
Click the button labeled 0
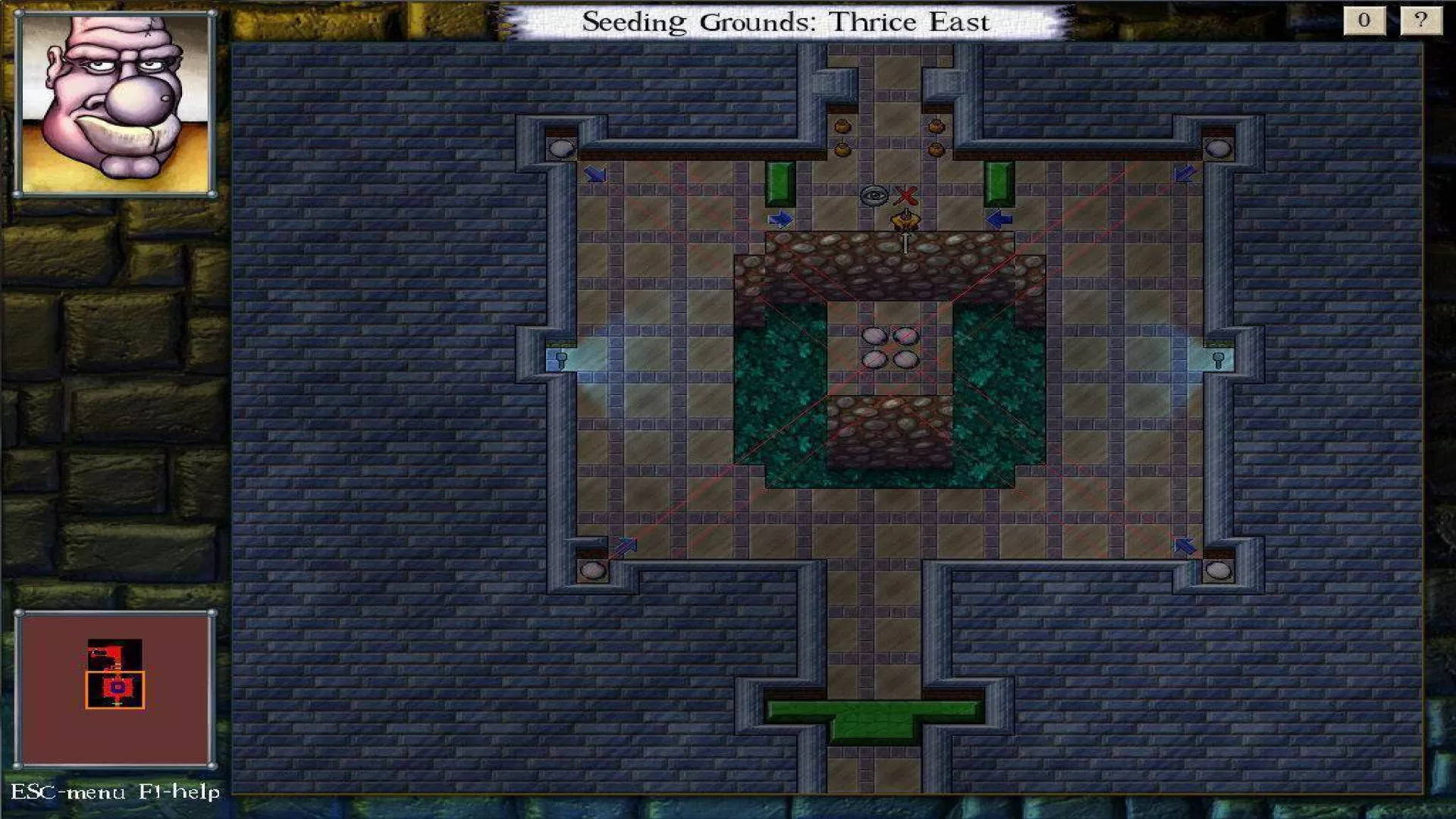[1363, 20]
